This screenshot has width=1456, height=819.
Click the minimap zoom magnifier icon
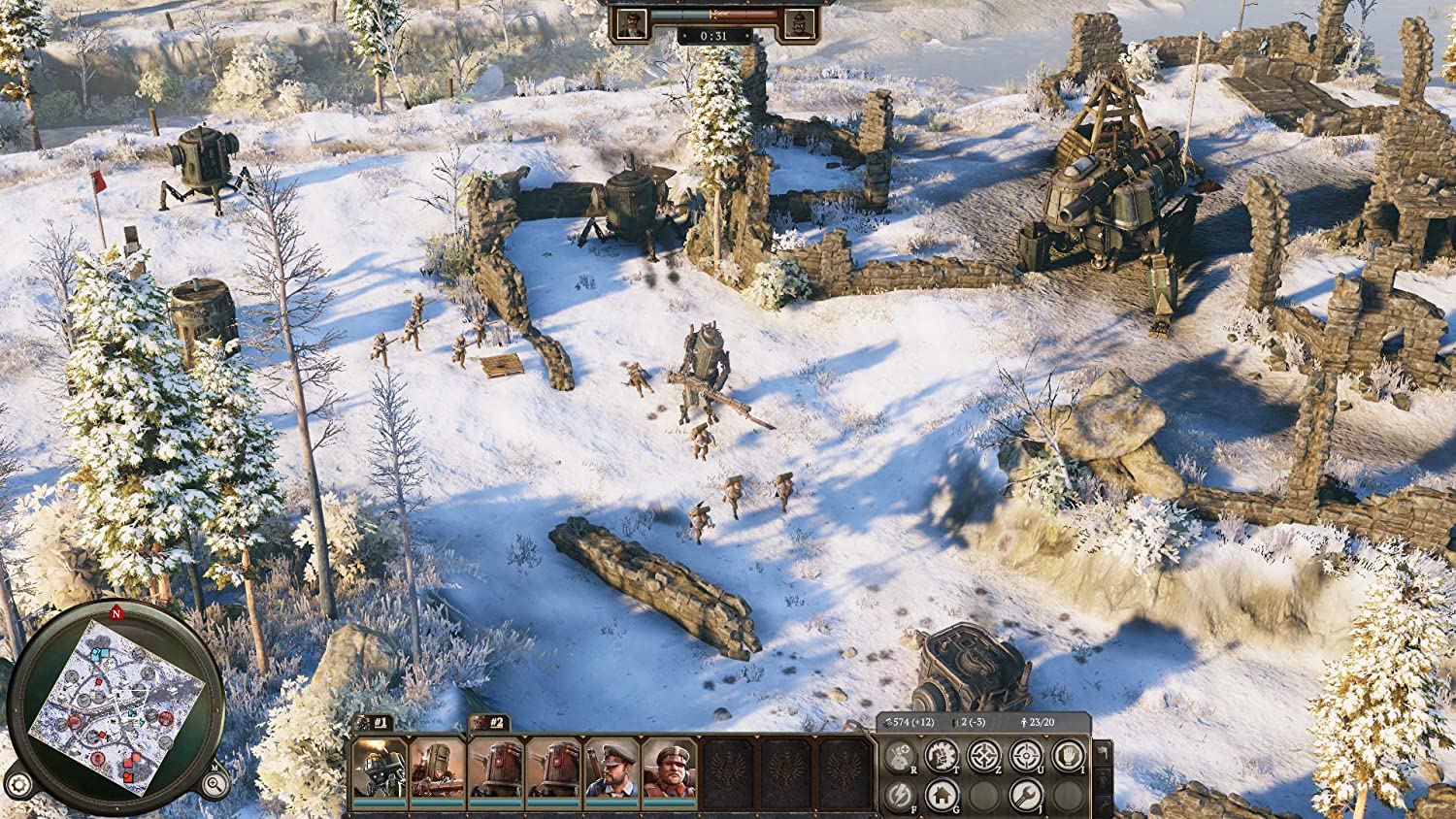(x=215, y=781)
